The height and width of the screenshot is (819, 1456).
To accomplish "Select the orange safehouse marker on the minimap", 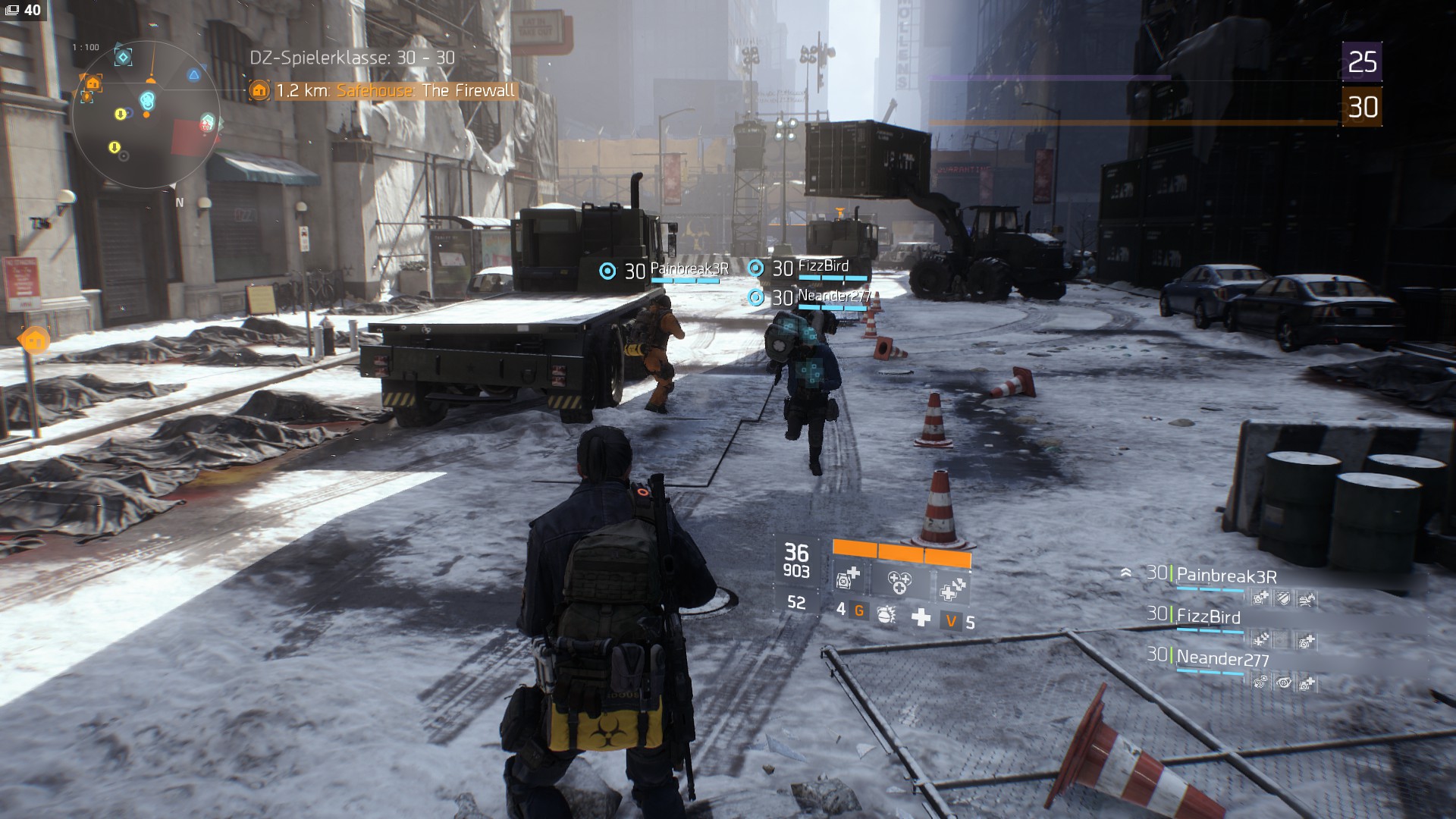I will click(93, 83).
